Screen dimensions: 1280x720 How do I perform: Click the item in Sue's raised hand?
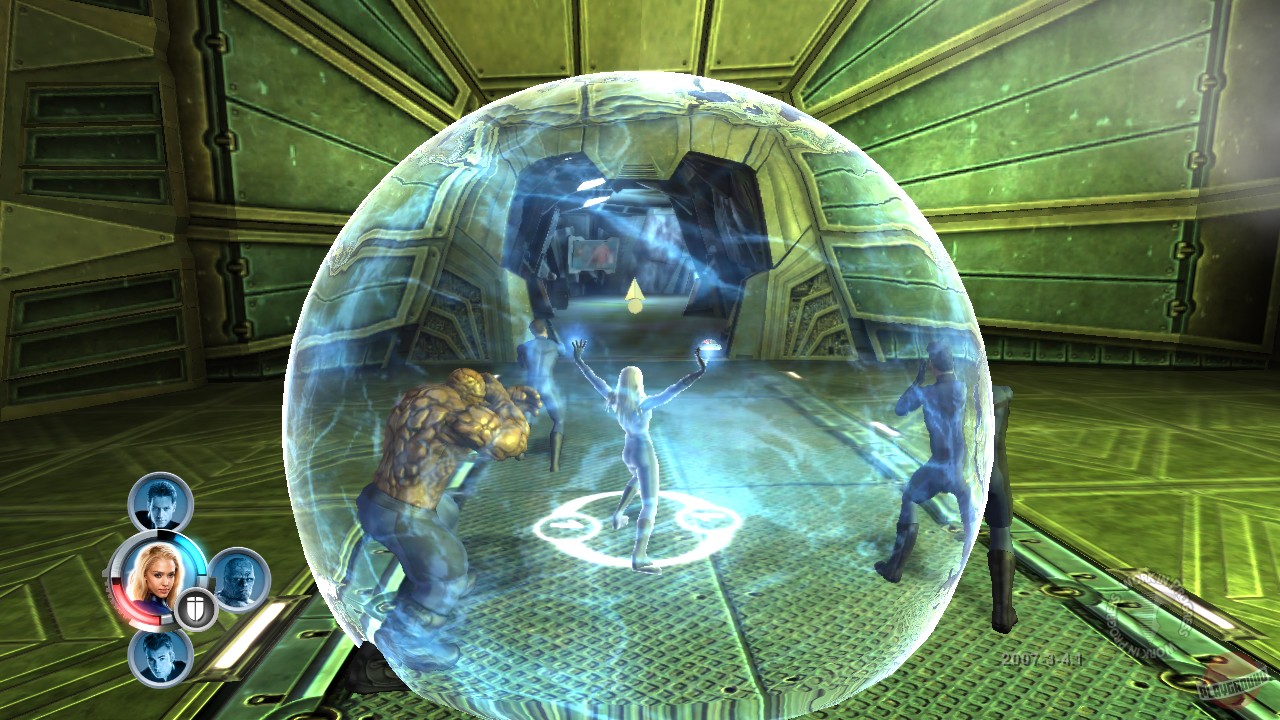(x=710, y=347)
